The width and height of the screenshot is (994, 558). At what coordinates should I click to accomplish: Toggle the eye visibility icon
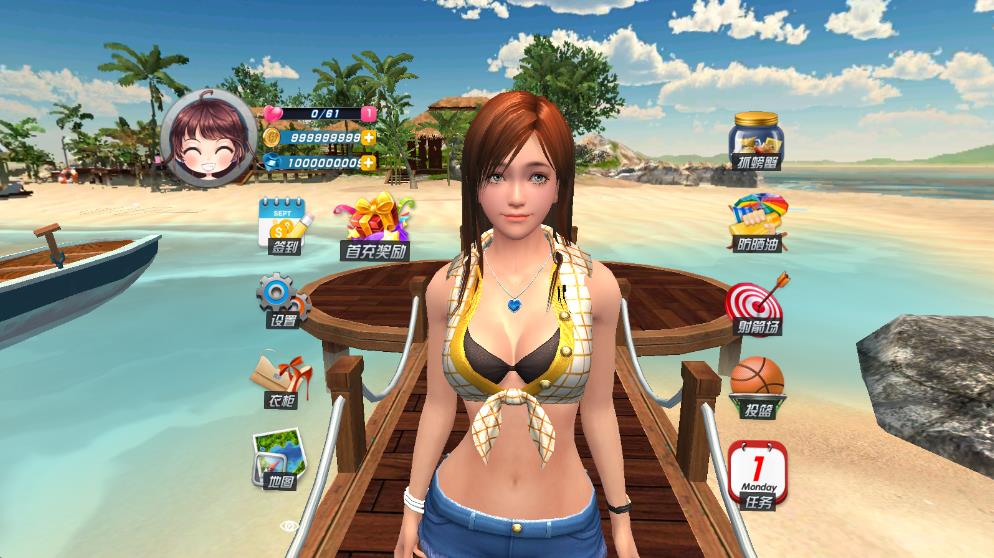290,526
